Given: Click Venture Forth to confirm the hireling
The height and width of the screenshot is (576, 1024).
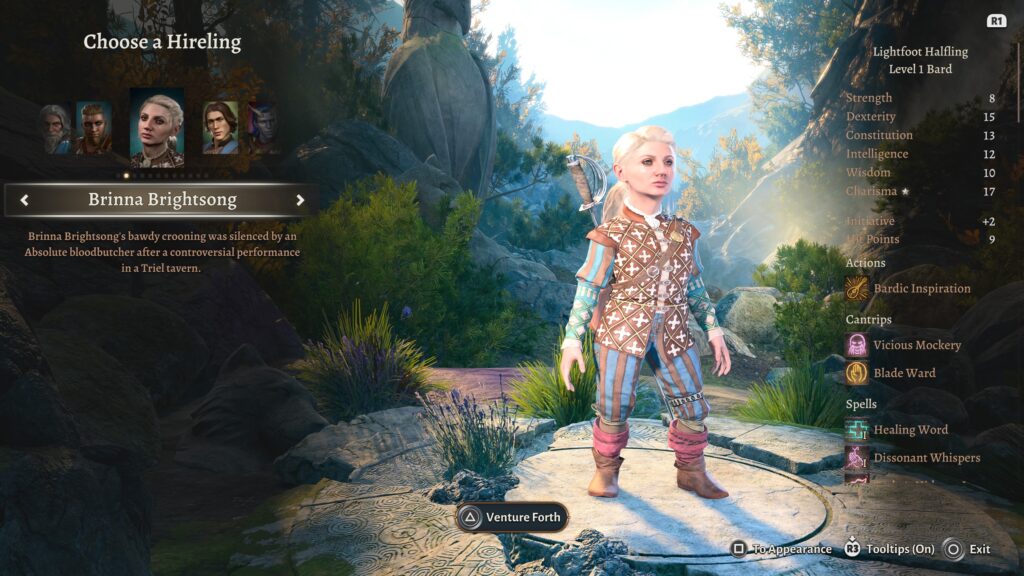Looking at the screenshot, I should (512, 517).
